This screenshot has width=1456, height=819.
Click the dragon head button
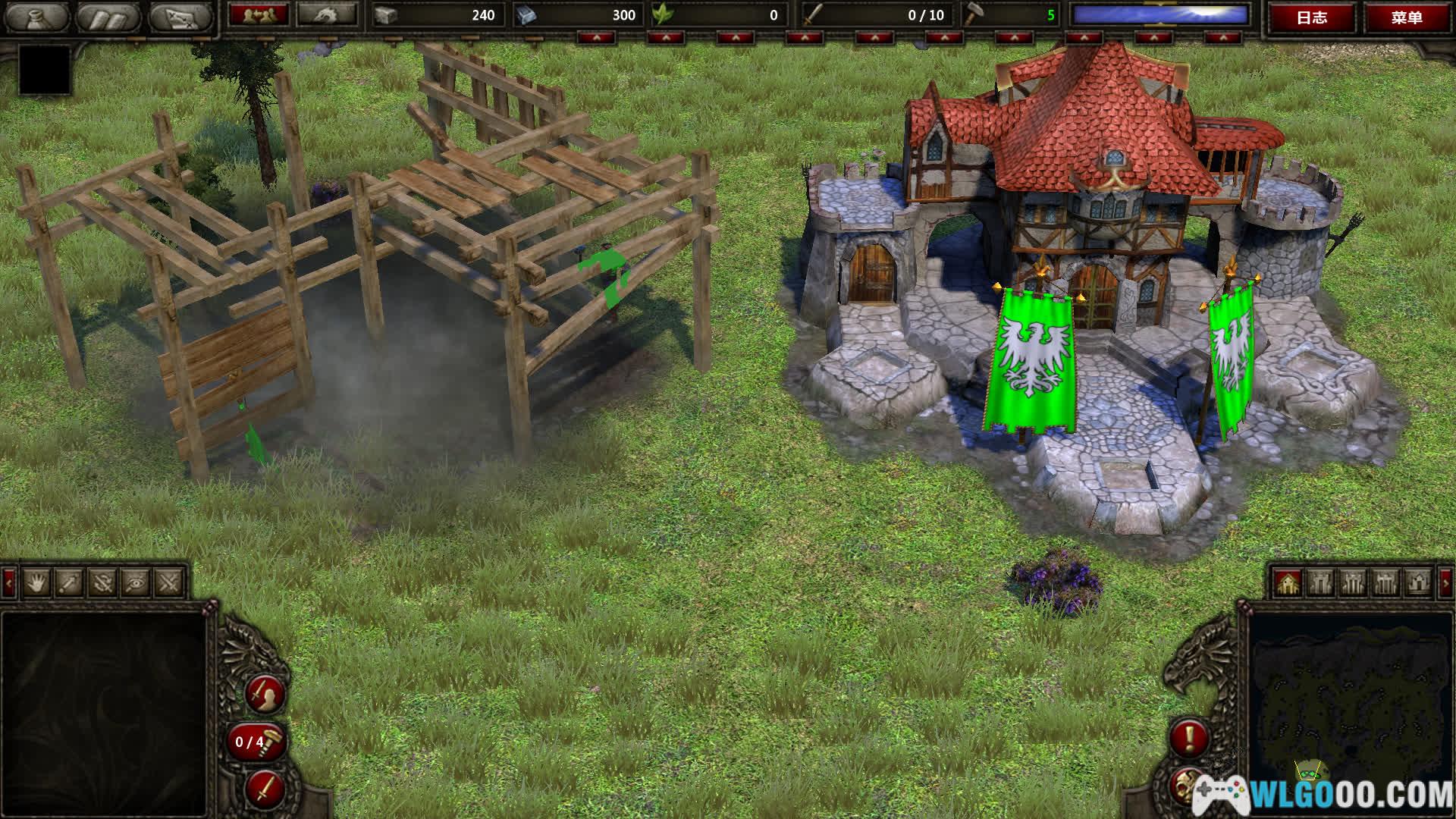[327, 14]
